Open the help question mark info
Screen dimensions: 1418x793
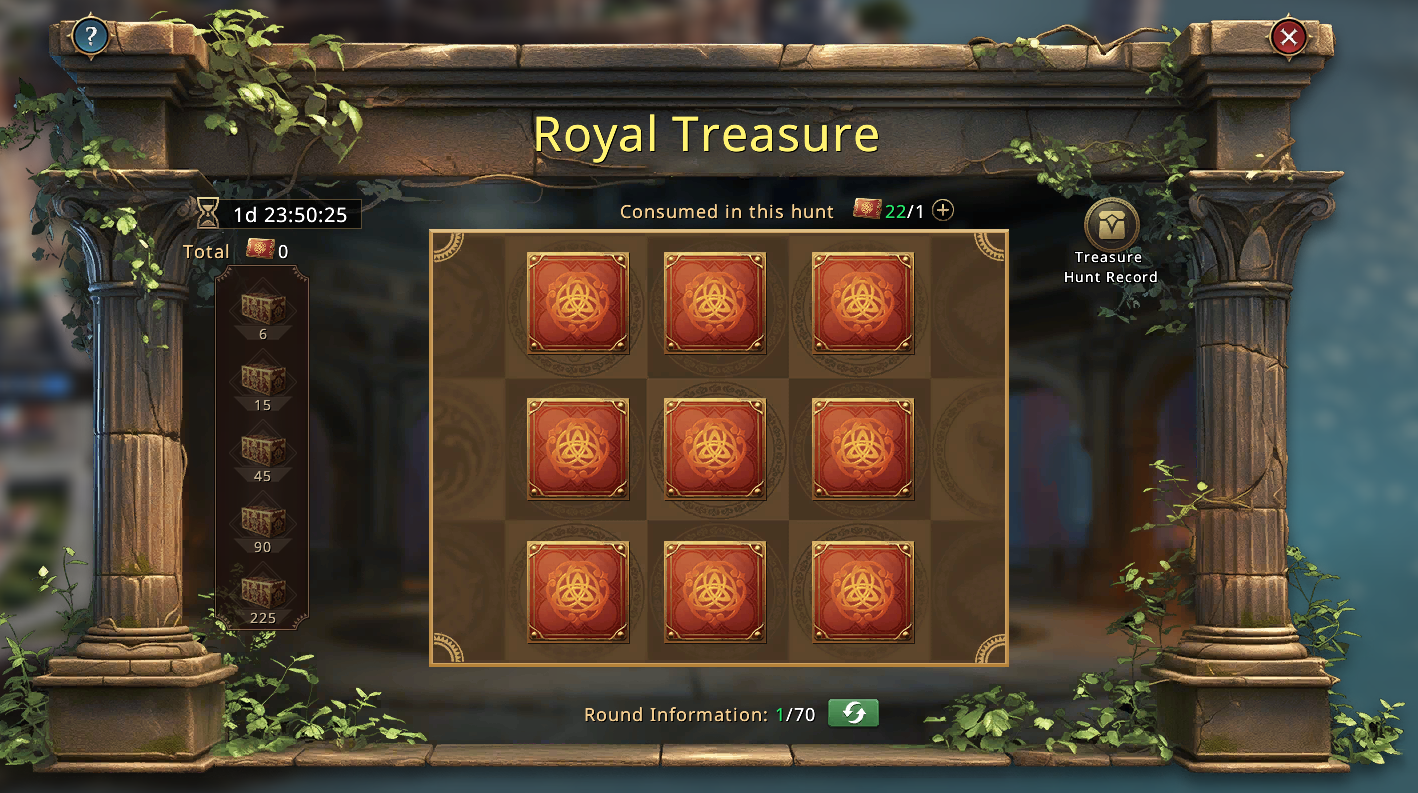coord(91,38)
